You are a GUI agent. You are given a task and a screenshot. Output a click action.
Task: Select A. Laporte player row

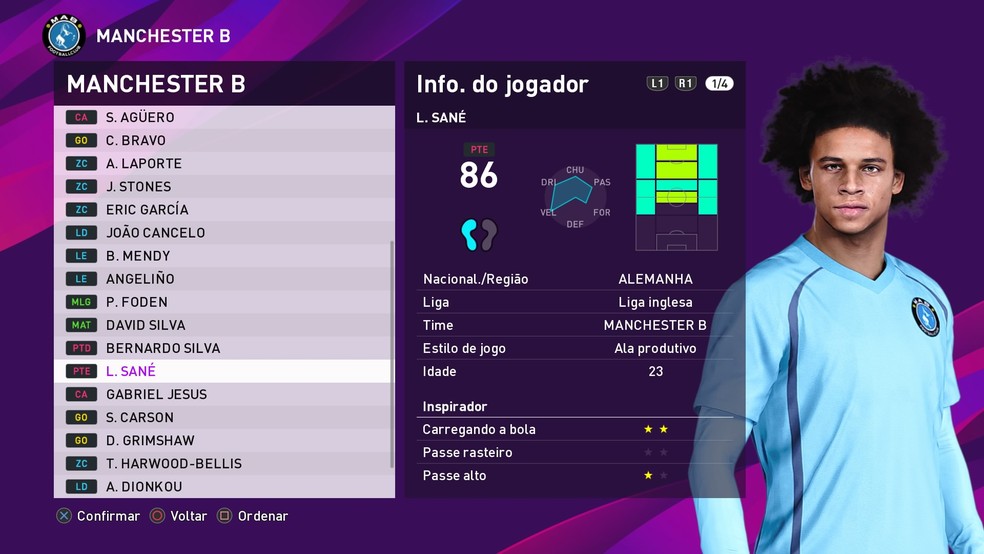click(x=224, y=163)
